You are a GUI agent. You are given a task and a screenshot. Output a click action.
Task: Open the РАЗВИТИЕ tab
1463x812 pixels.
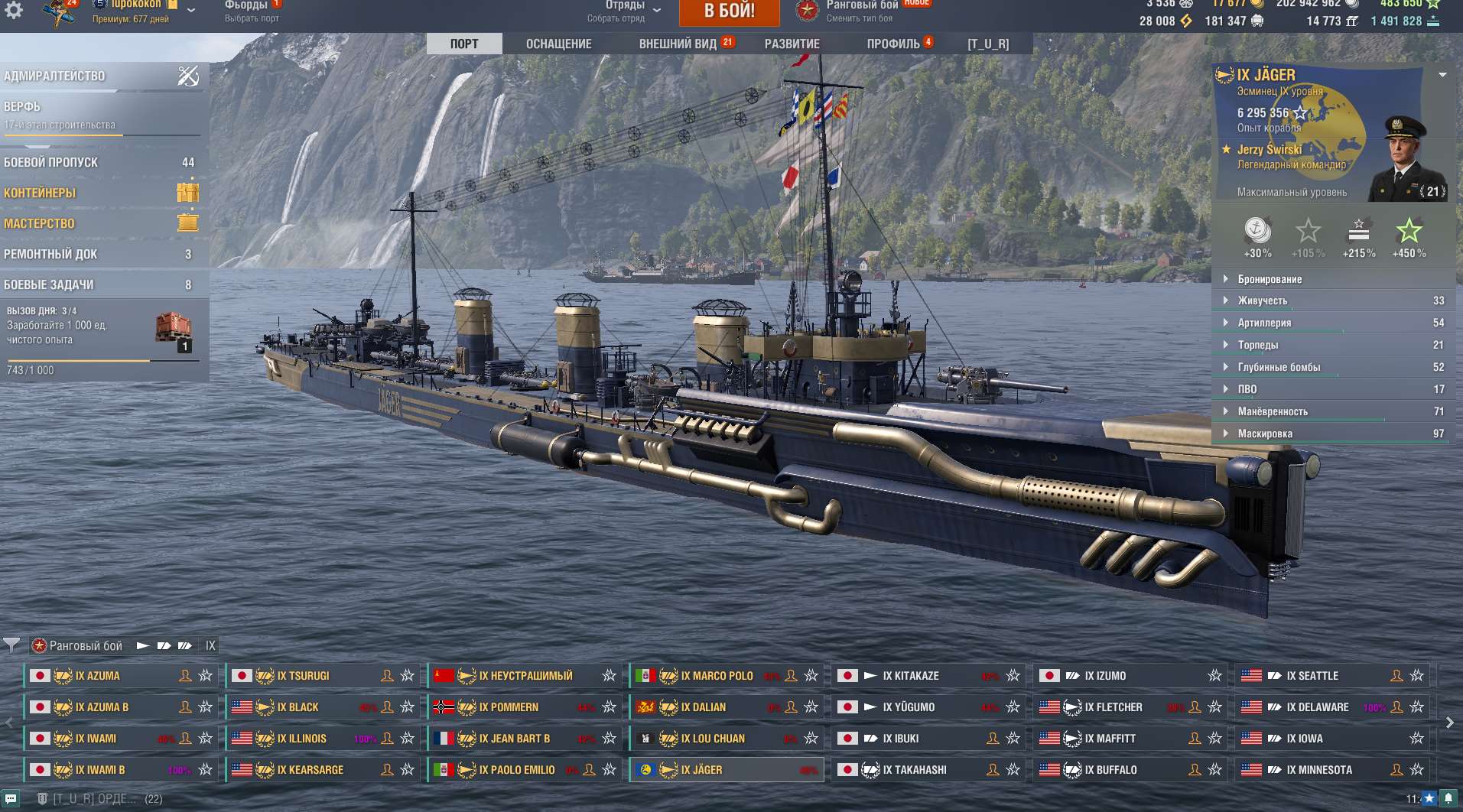click(792, 44)
